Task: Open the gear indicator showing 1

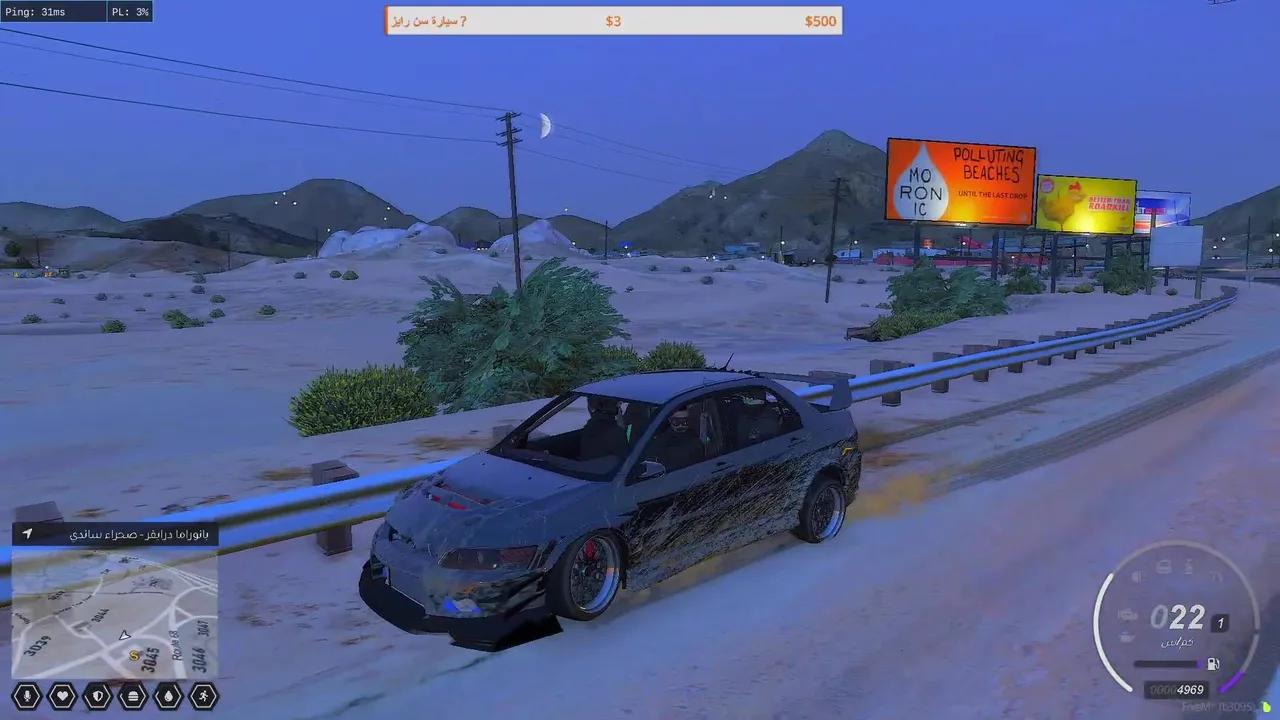Action: (1220, 623)
